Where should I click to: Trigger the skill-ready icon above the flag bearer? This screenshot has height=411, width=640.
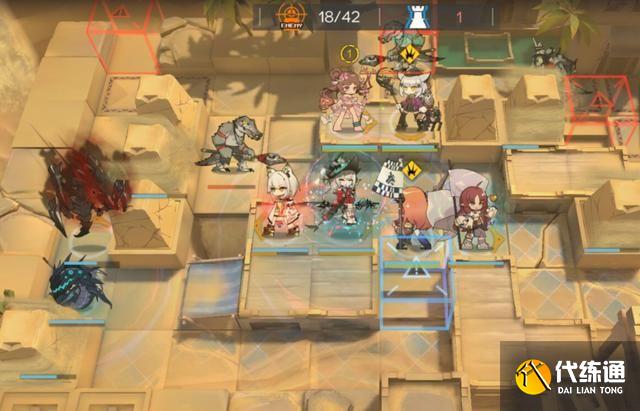coord(414,166)
